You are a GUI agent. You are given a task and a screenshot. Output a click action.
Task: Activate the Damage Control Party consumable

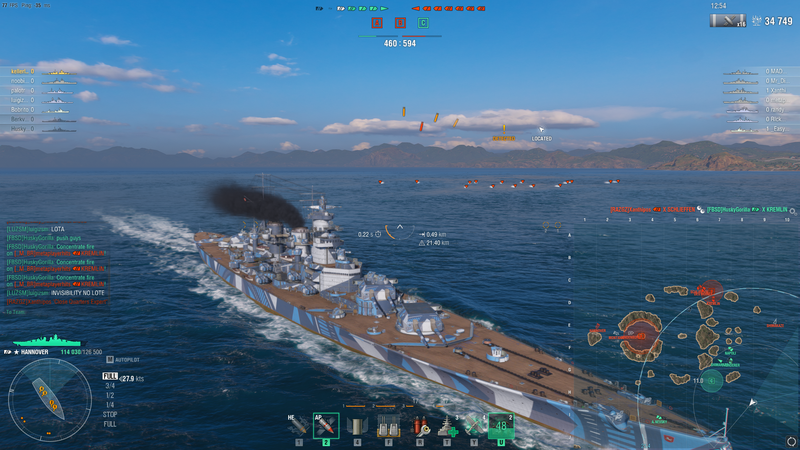pos(419,427)
